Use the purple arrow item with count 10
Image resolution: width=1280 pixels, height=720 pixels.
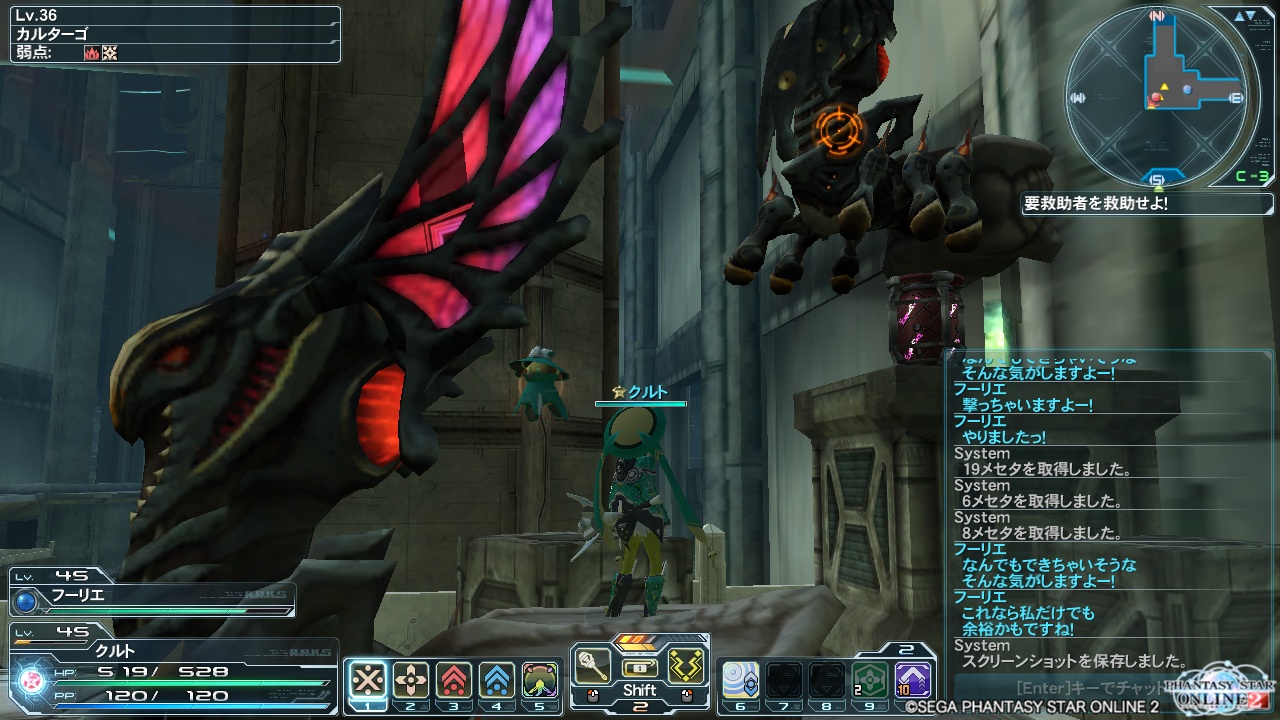point(913,679)
